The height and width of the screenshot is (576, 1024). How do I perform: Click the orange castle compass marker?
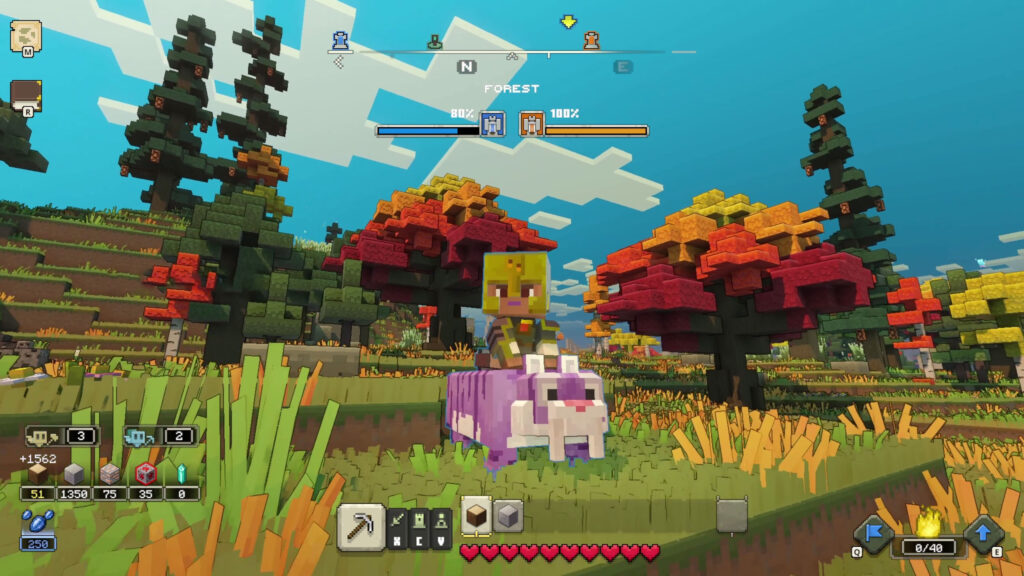tap(592, 40)
